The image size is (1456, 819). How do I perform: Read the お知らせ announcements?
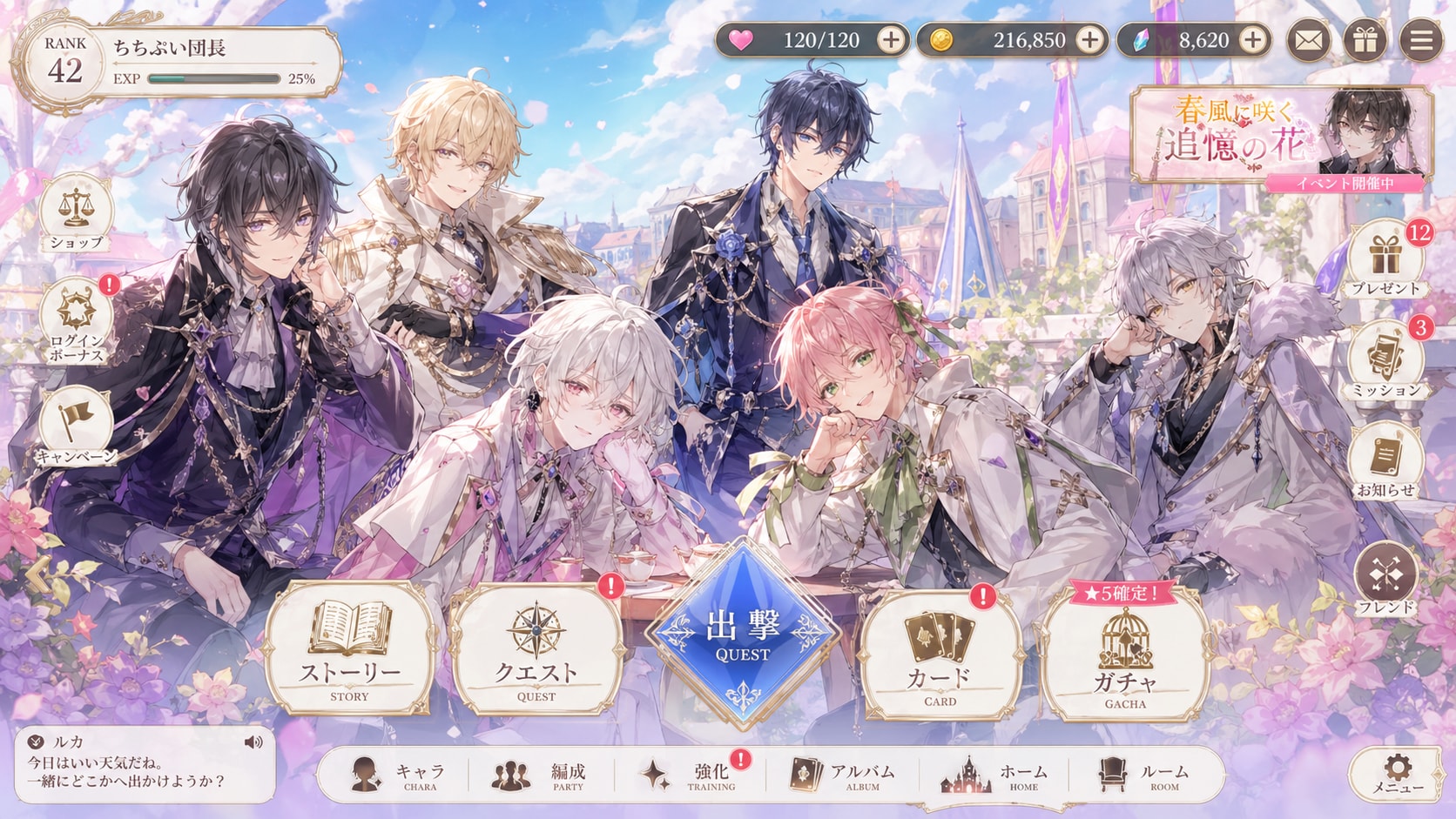pyautogui.click(x=1385, y=453)
